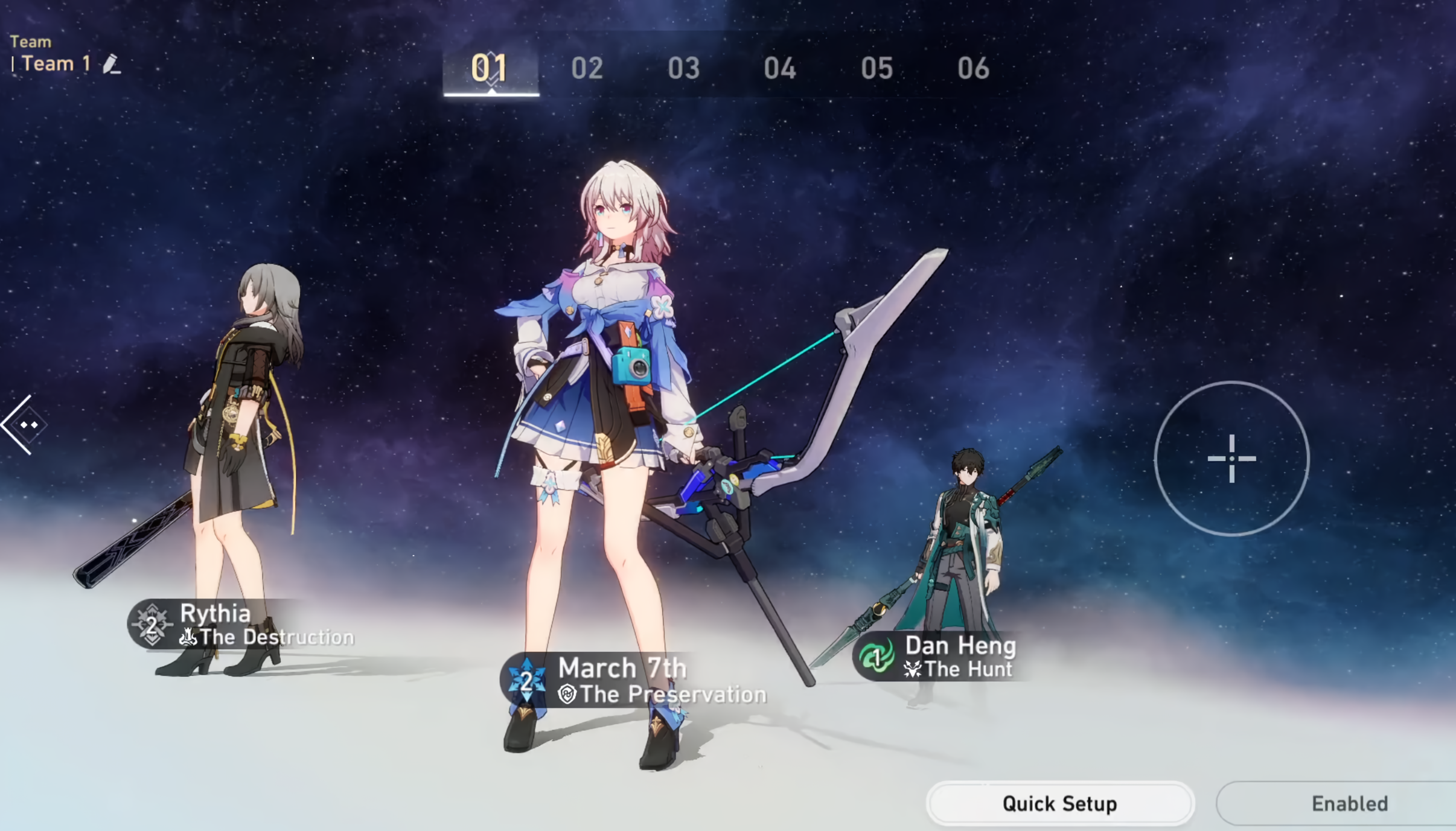This screenshot has width=1456, height=831.
Task: Select team tab 04
Action: (x=780, y=68)
